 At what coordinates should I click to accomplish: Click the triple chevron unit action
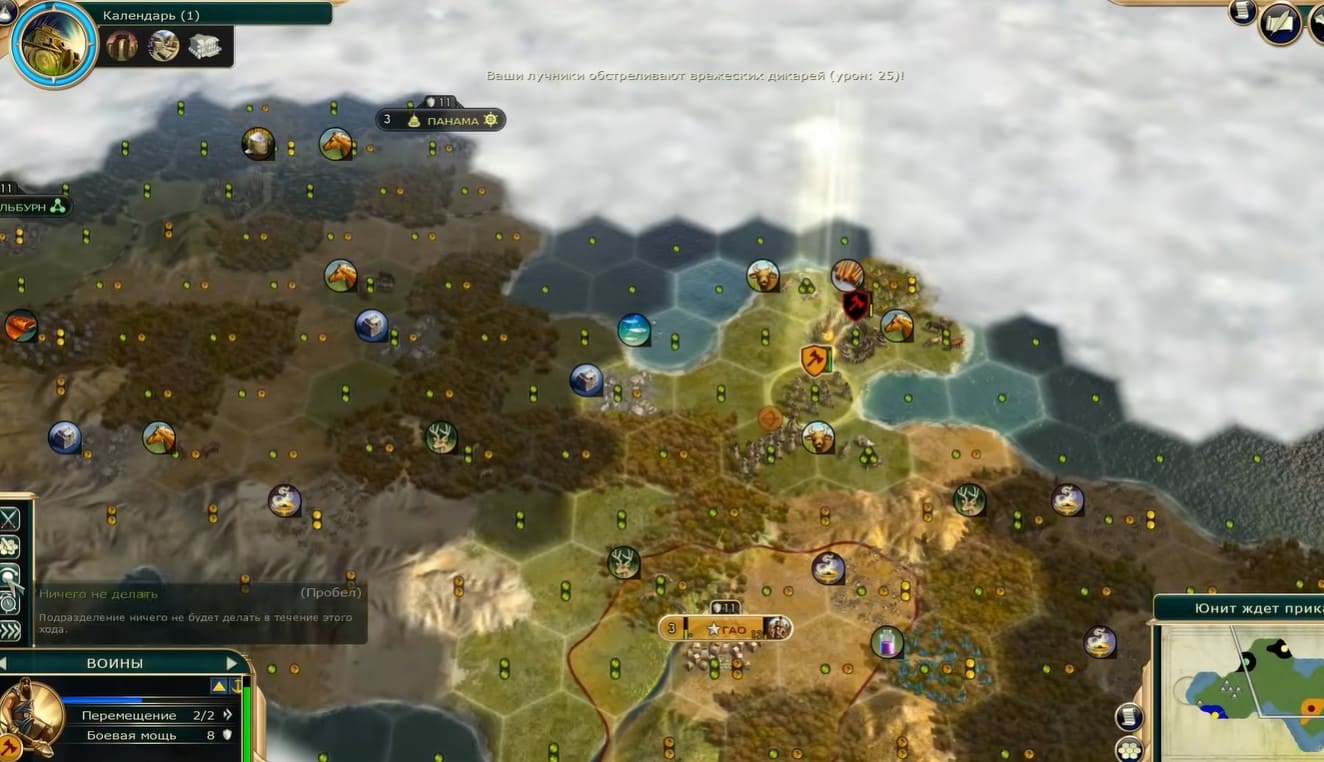pyautogui.click(x=9, y=630)
